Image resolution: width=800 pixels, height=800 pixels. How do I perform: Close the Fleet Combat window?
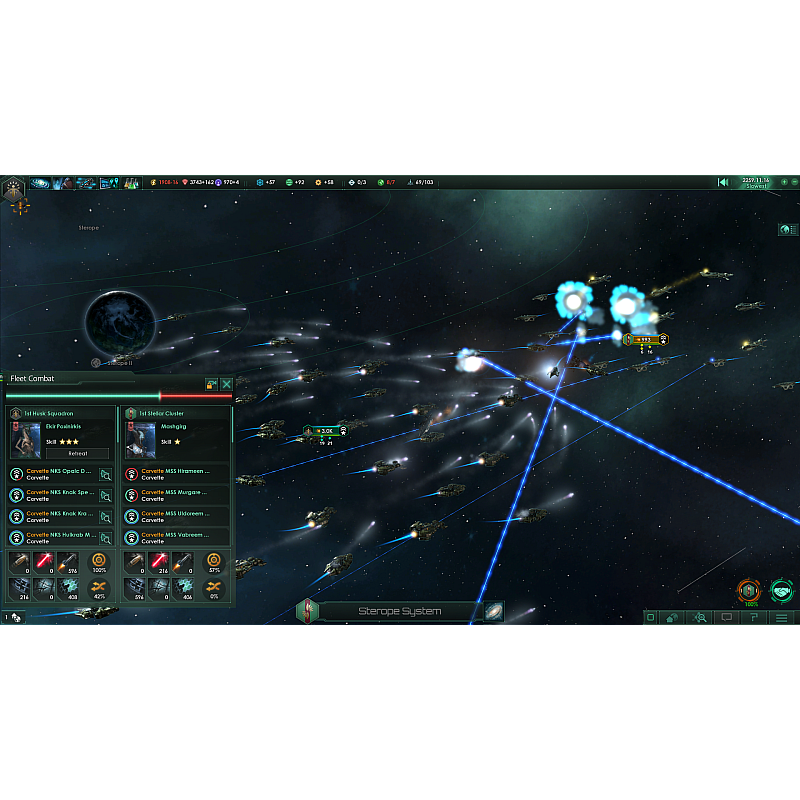227,384
